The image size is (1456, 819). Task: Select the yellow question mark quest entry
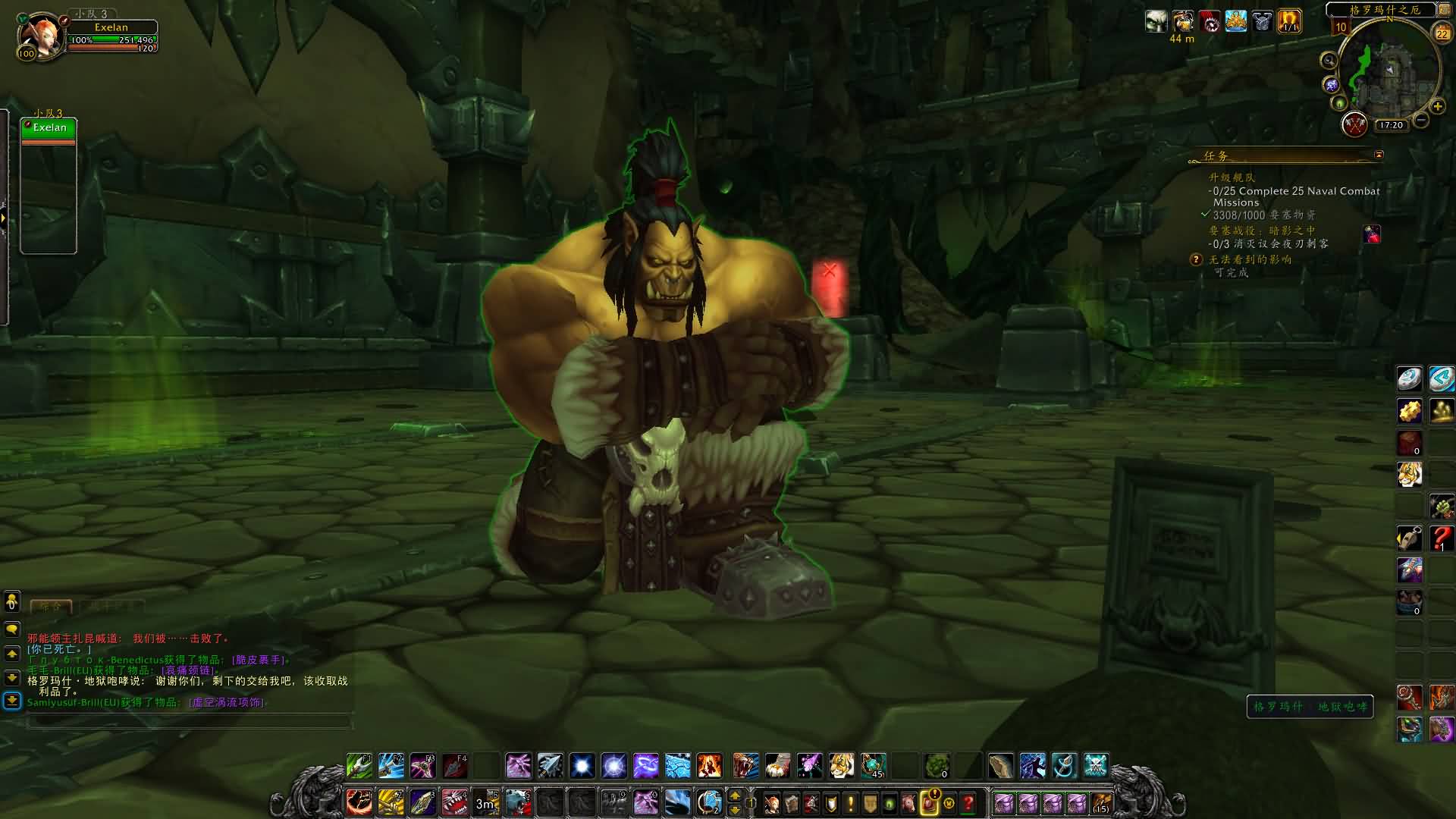(1197, 259)
